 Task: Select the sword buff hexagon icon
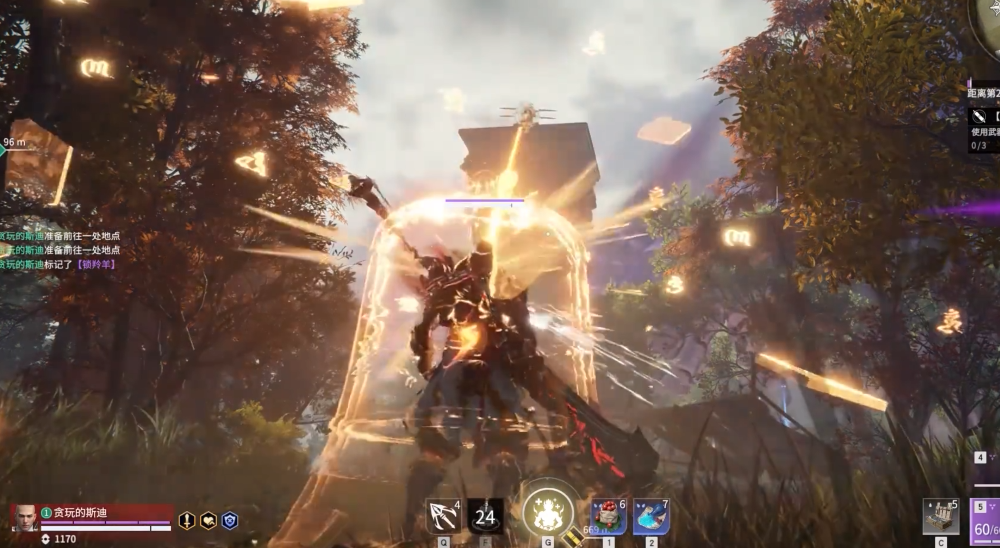point(186,520)
